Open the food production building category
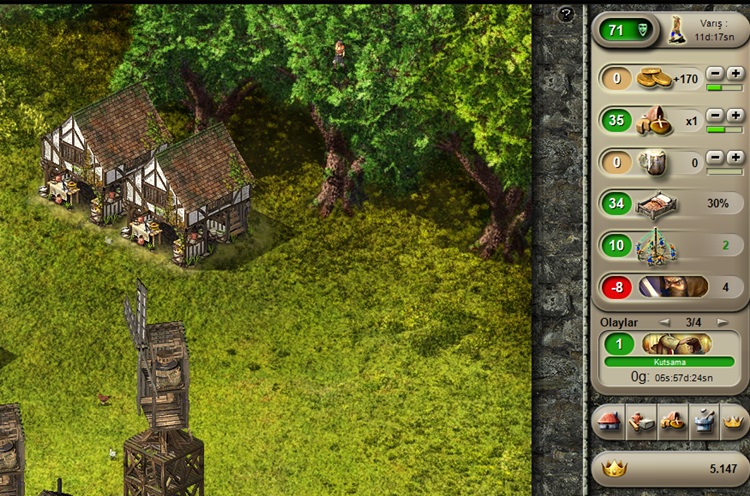750x496 pixels. (672, 422)
